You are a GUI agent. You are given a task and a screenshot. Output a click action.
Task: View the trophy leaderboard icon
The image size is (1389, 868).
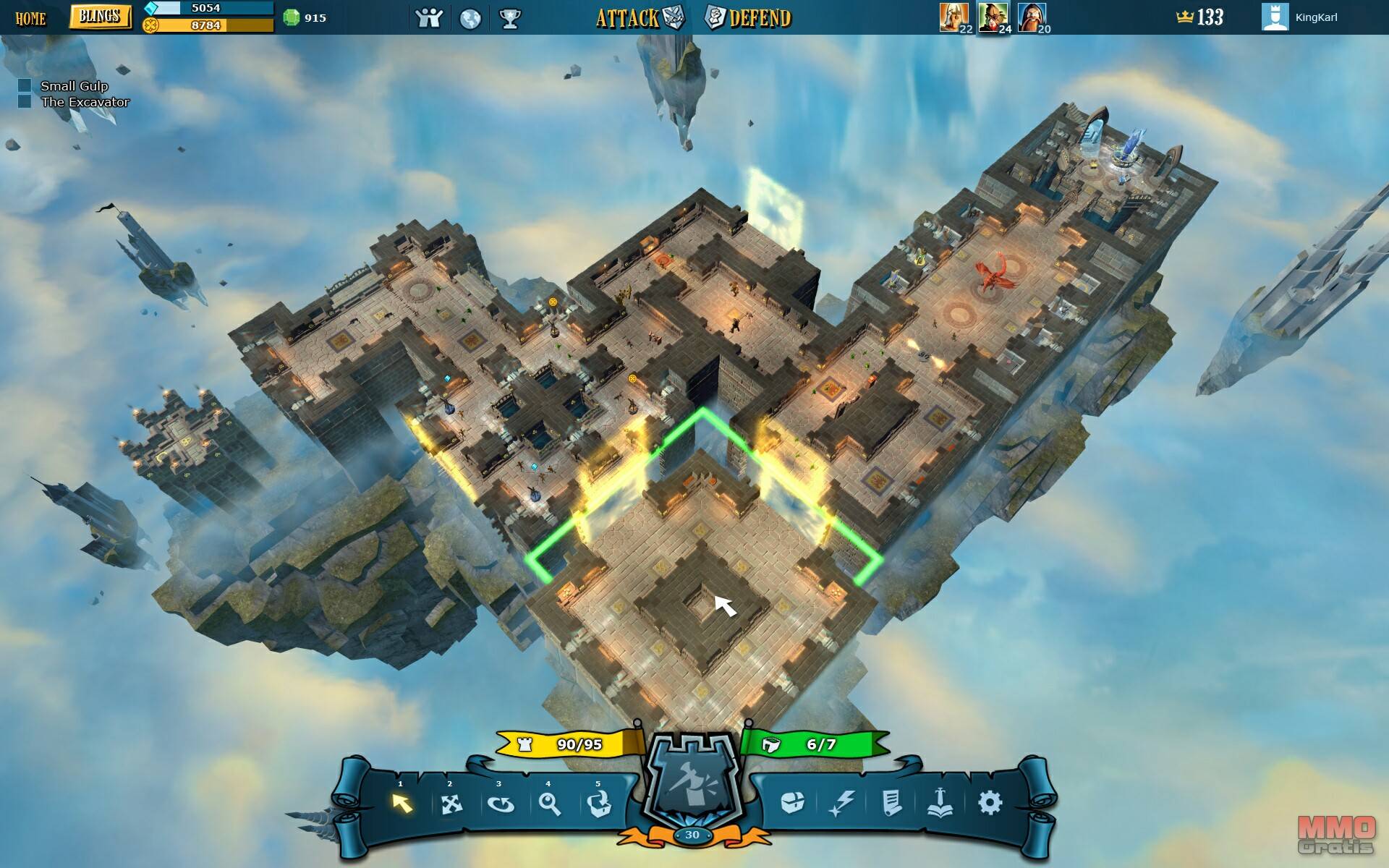coord(510,18)
